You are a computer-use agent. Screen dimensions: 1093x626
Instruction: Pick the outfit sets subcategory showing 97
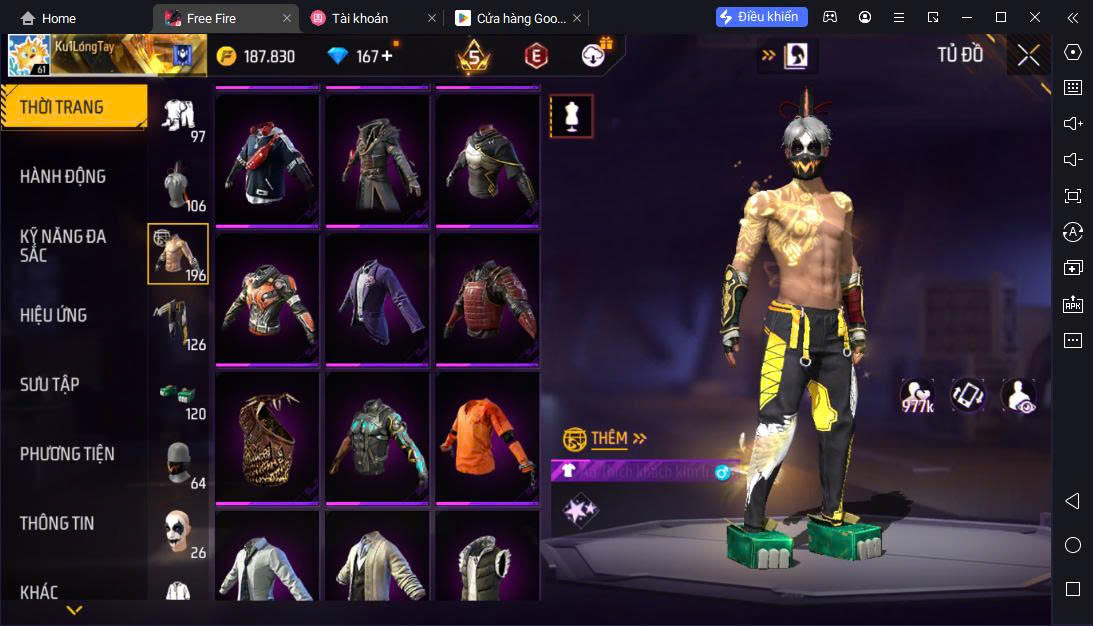point(178,118)
